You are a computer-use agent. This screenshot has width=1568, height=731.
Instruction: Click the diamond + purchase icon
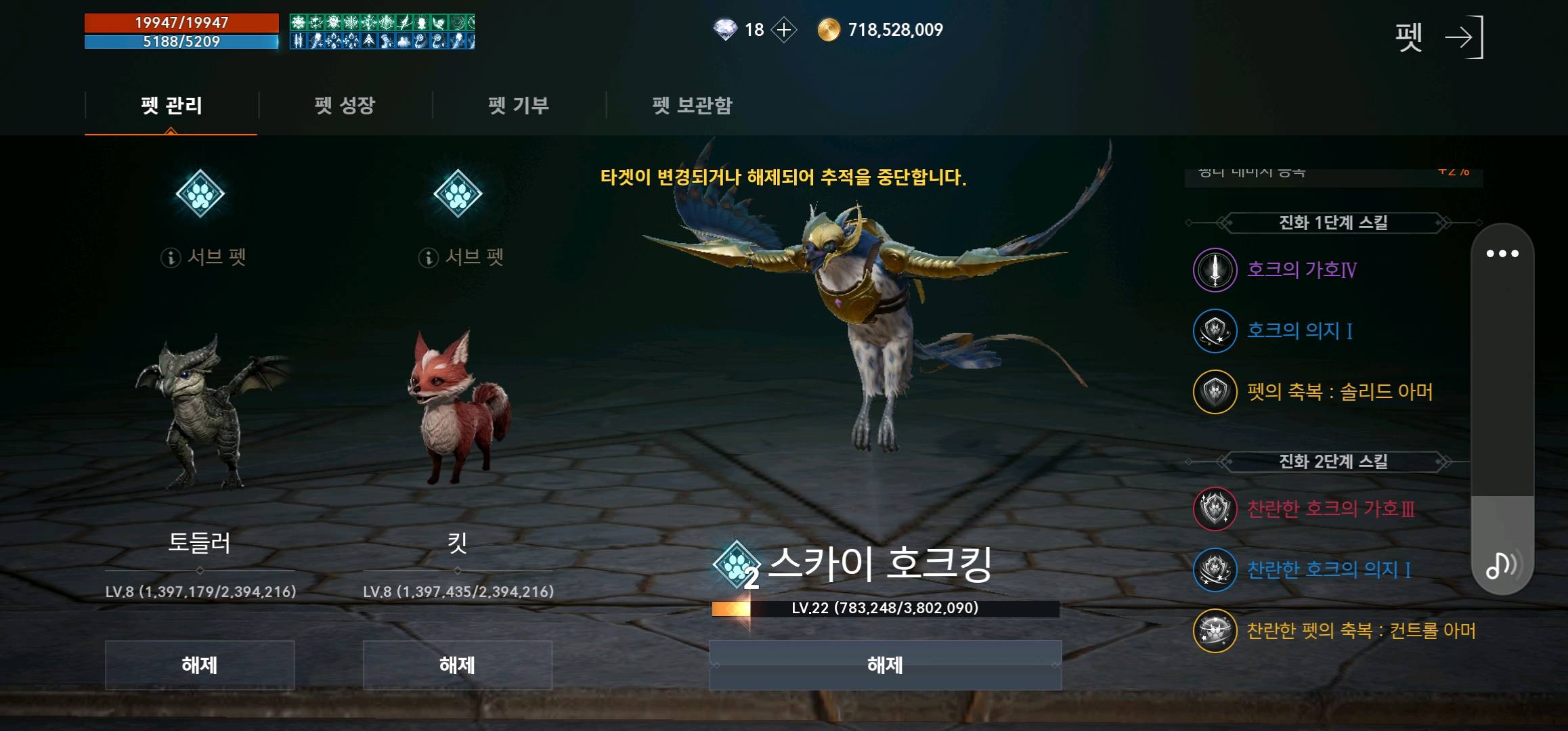coord(785,29)
